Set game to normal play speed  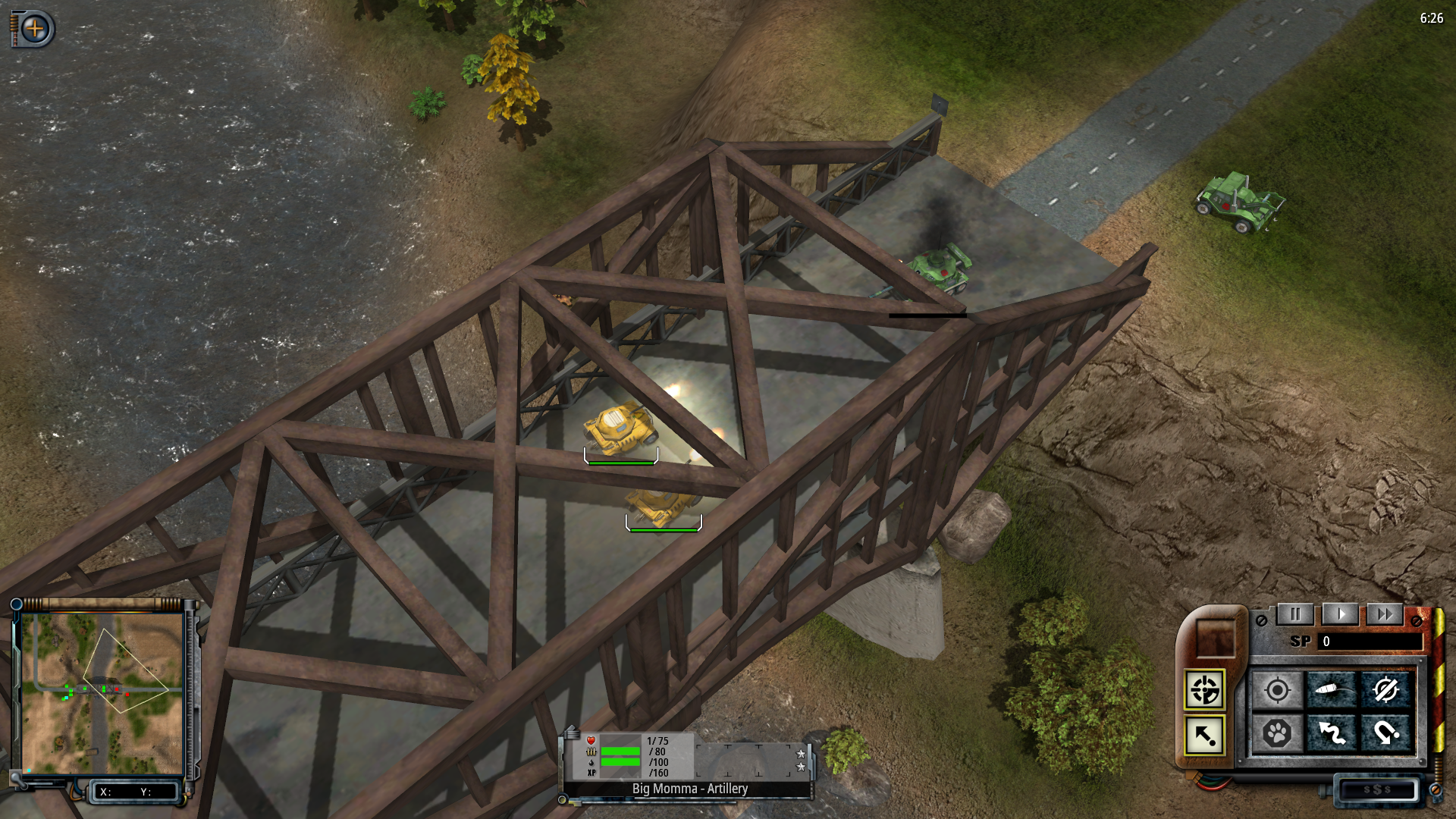pyautogui.click(x=1340, y=614)
